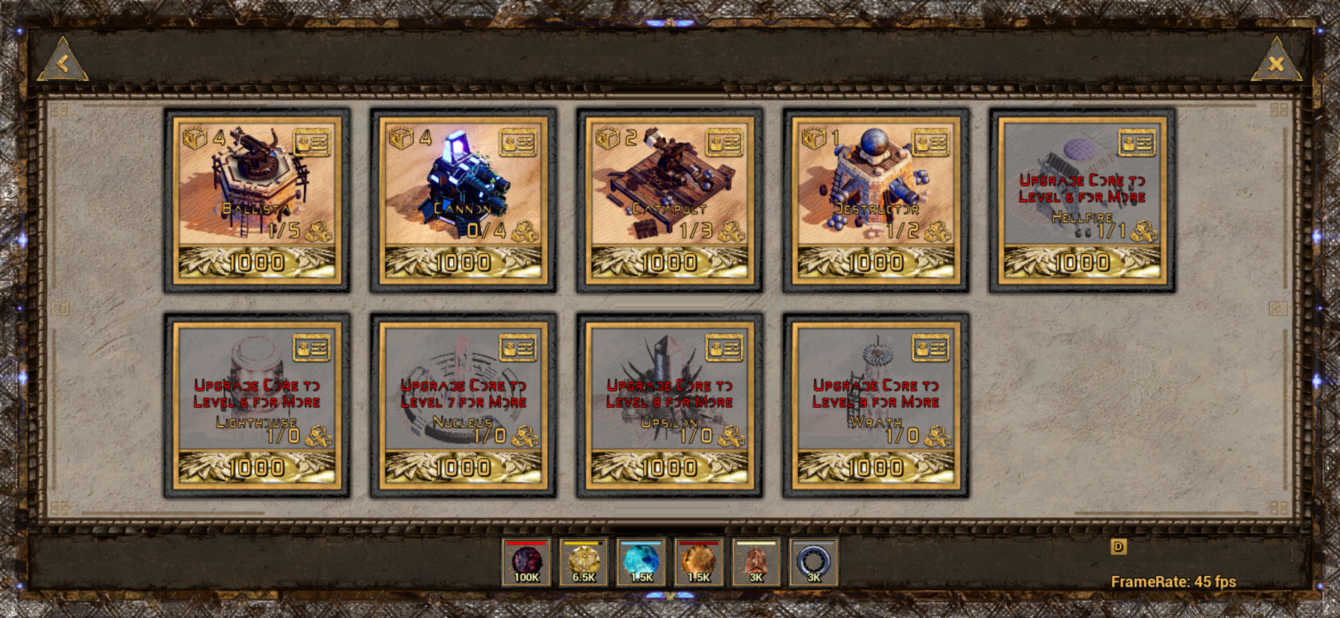1340x618 pixels.
Task: Close the building shop window
Action: click(1275, 63)
